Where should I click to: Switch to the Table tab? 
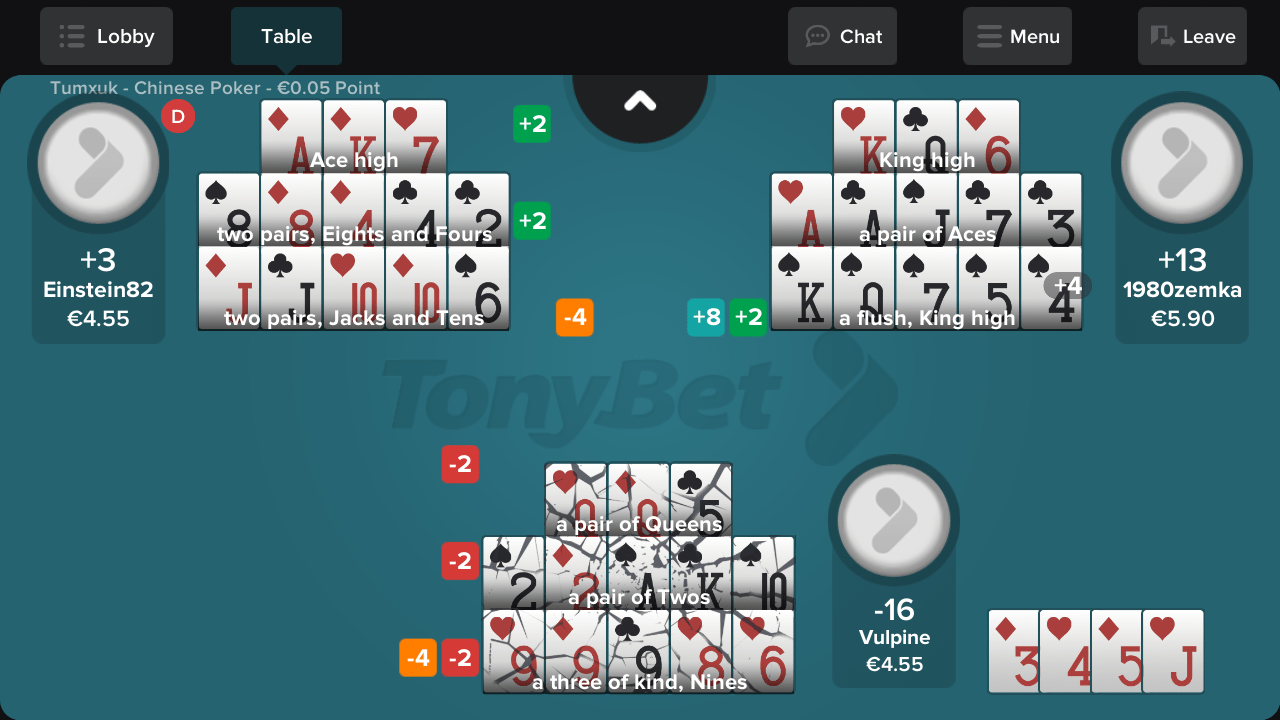pyautogui.click(x=286, y=37)
